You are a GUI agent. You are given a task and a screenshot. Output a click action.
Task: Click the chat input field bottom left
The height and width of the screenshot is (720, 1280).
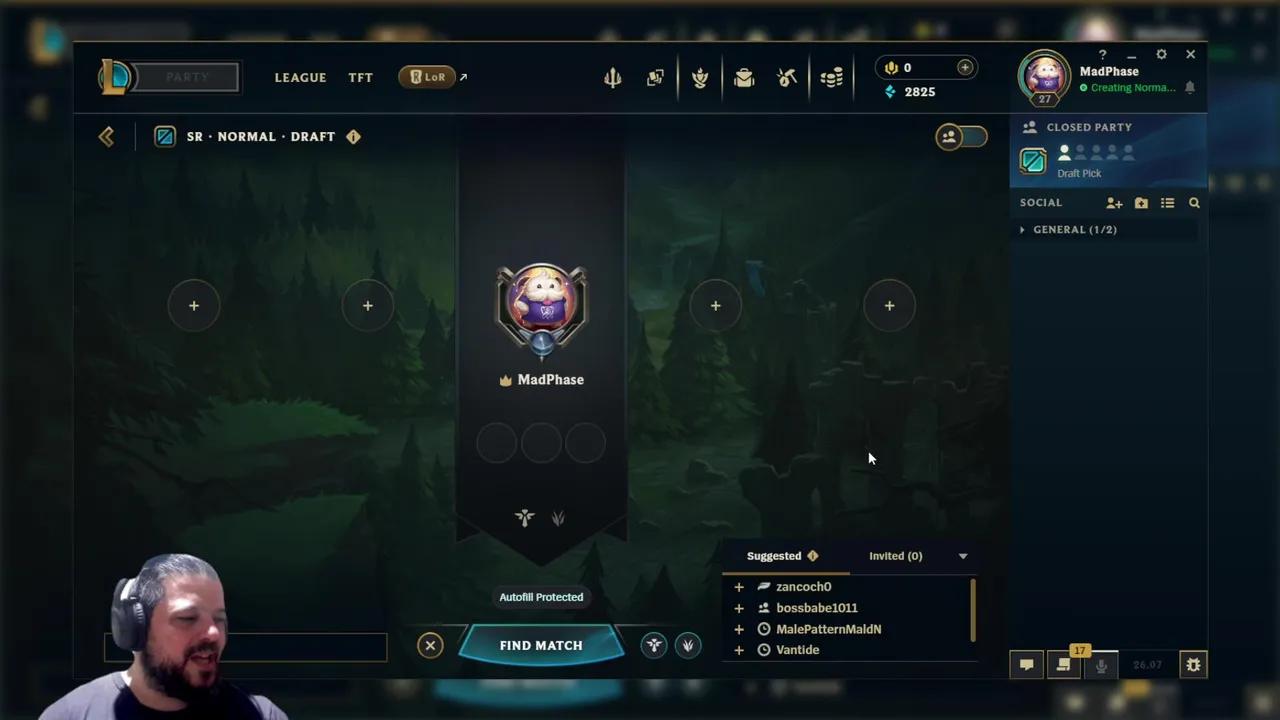click(245, 647)
